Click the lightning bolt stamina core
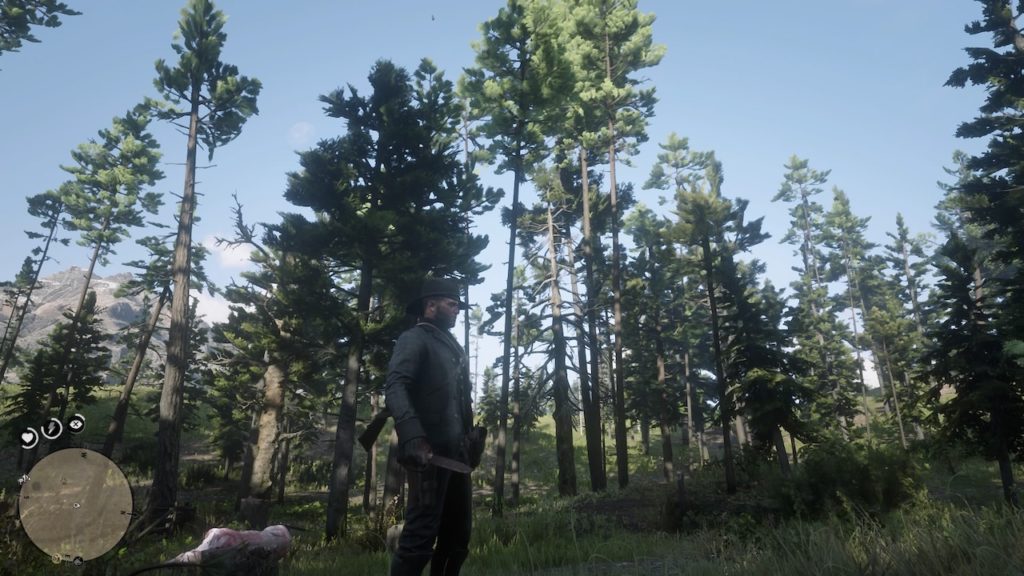Image resolution: width=1024 pixels, height=576 pixels. (x=52, y=428)
